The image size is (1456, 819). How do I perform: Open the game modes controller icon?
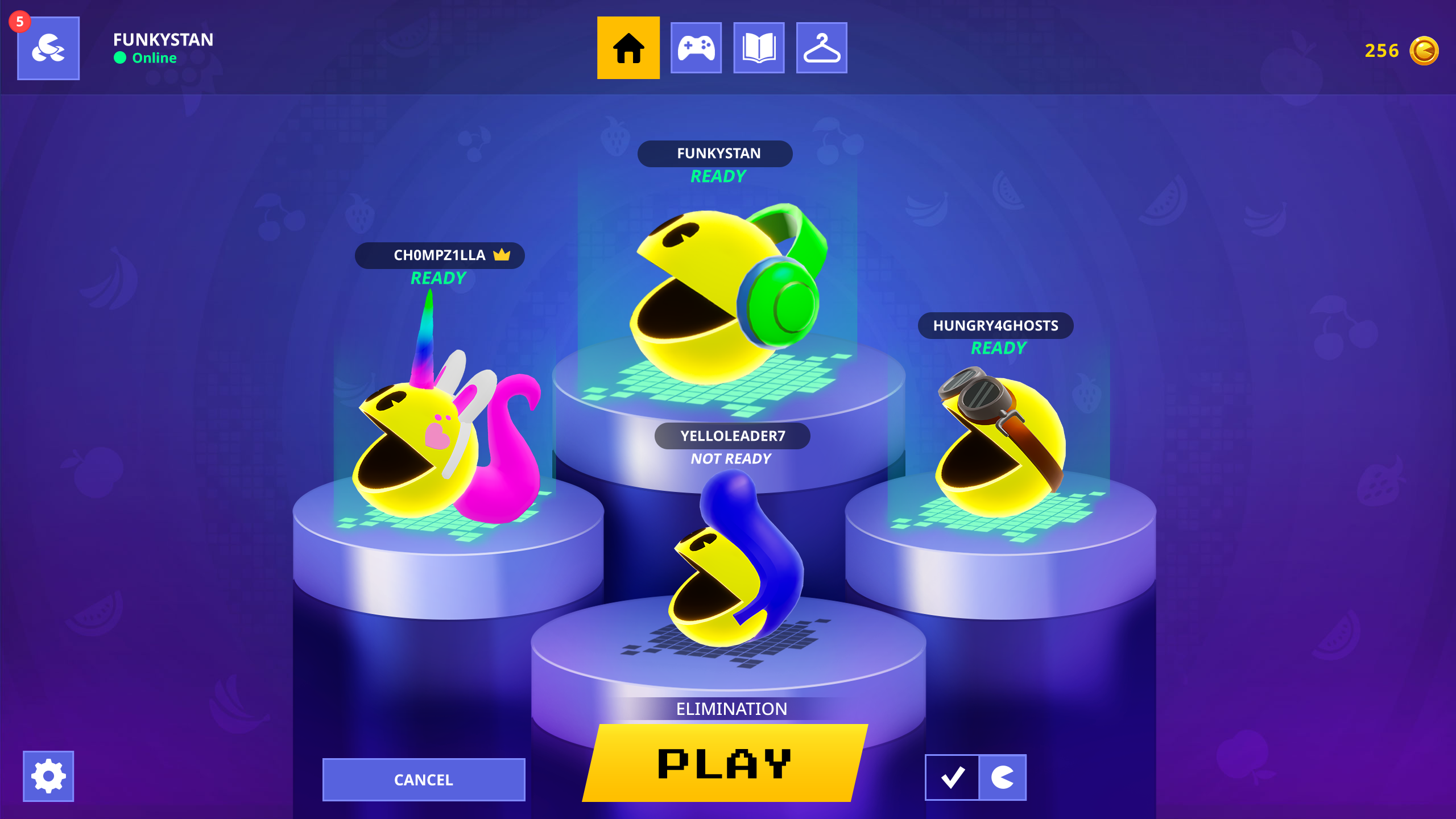(696, 49)
